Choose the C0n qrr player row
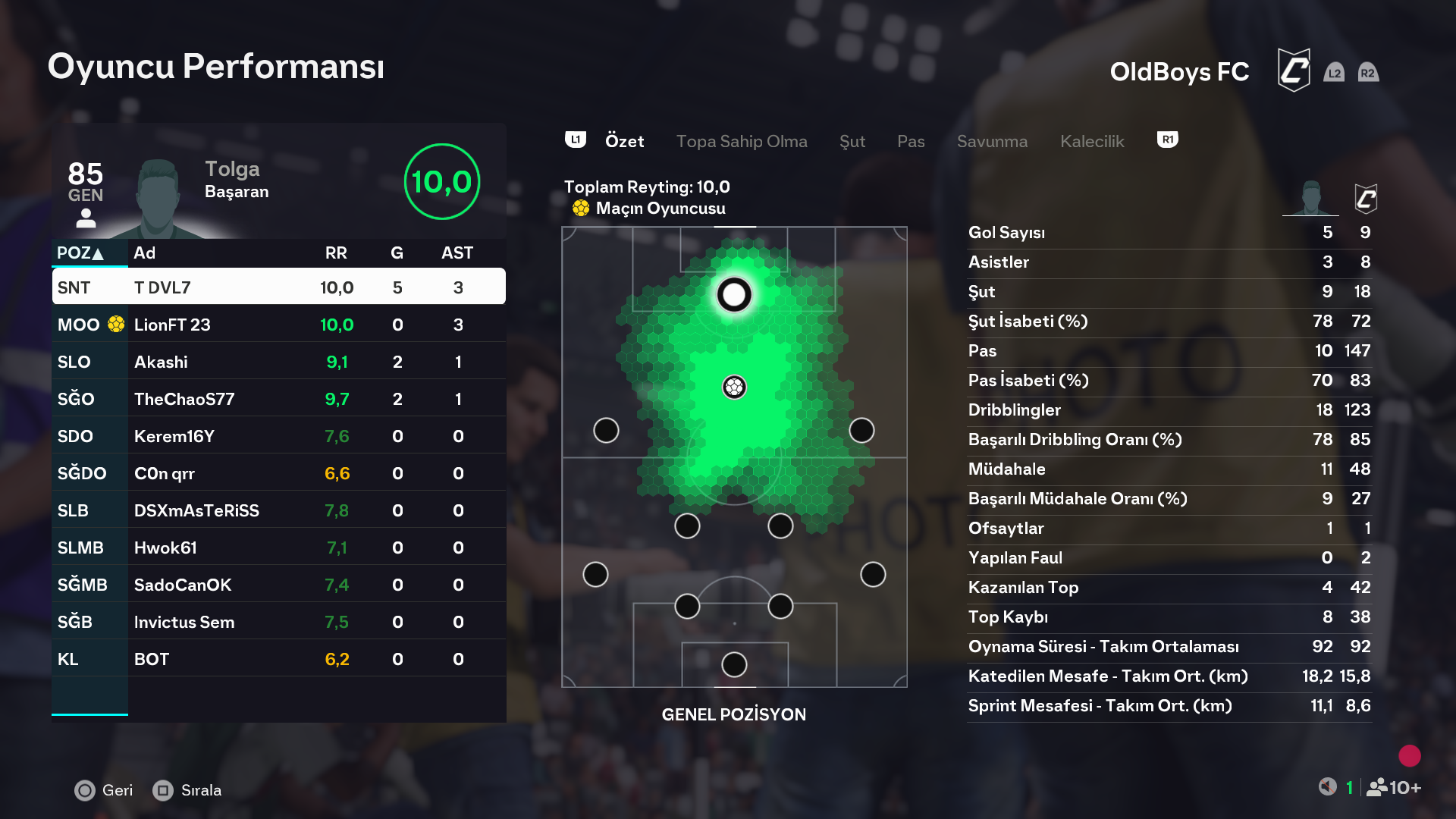This screenshot has width=1456, height=819. pyautogui.click(x=278, y=473)
